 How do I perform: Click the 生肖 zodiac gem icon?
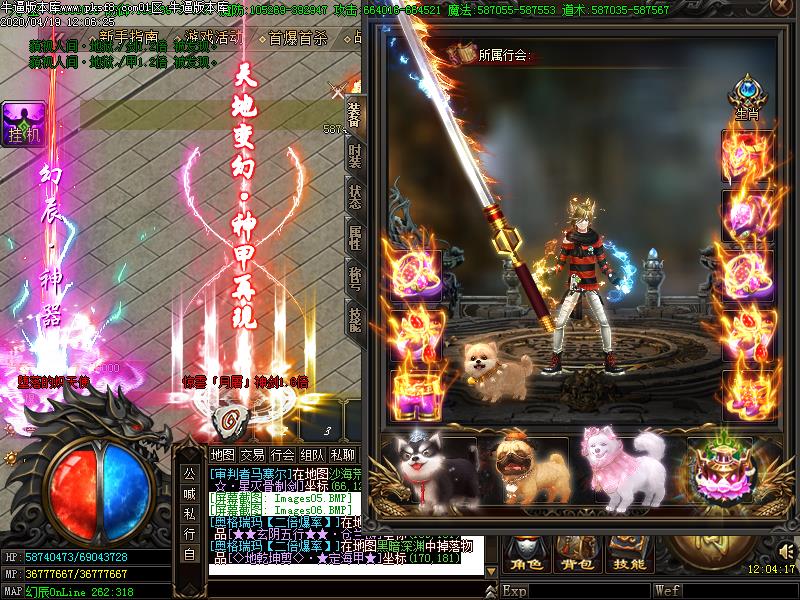click(746, 95)
